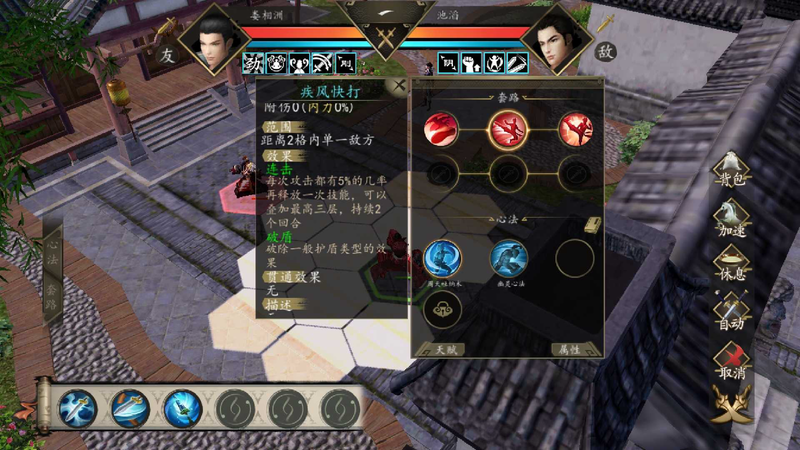Select the 周天吐纳术 heart method icon
This screenshot has height=450, width=800.
coord(441,258)
